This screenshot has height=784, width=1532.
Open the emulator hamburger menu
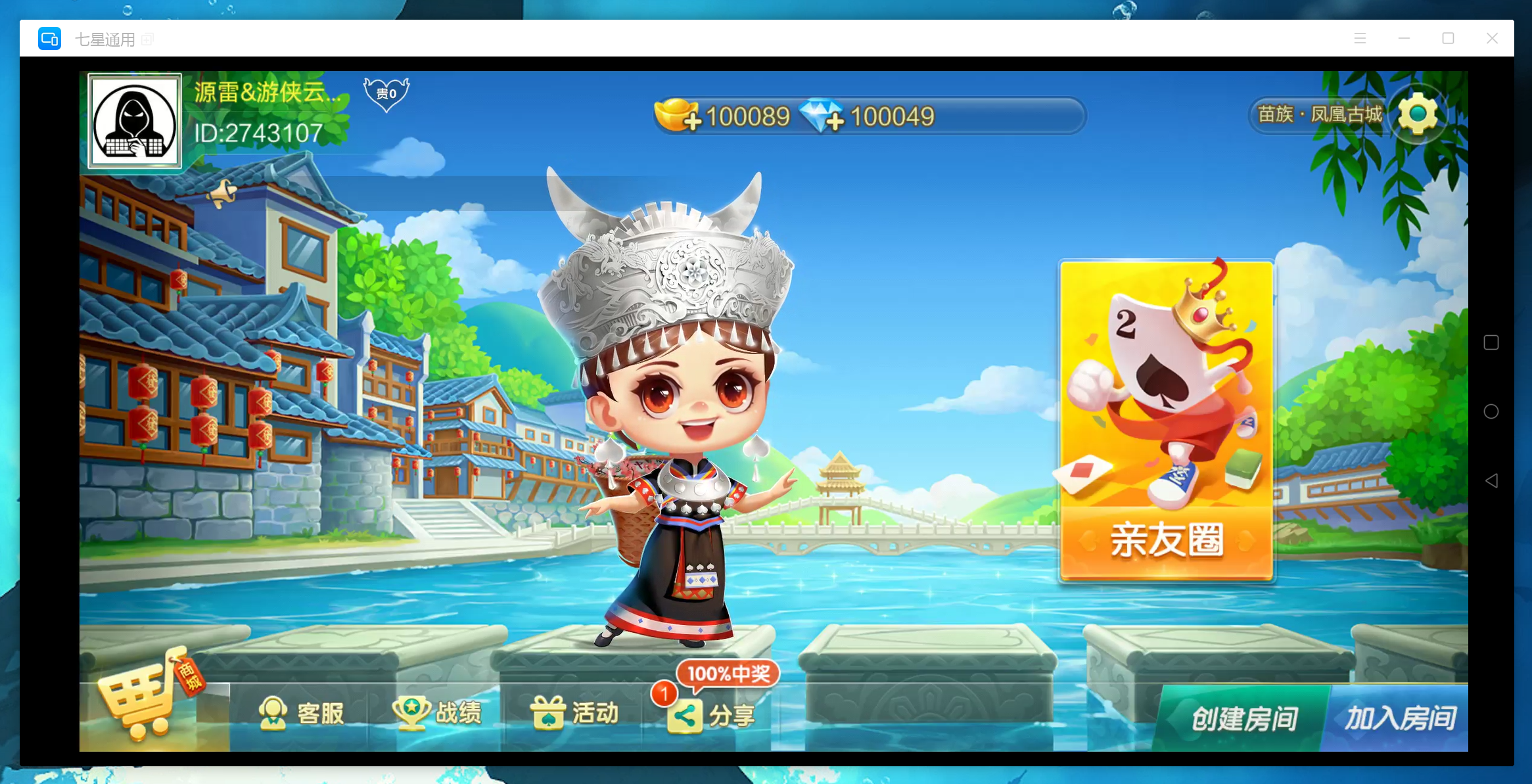pos(1360,39)
